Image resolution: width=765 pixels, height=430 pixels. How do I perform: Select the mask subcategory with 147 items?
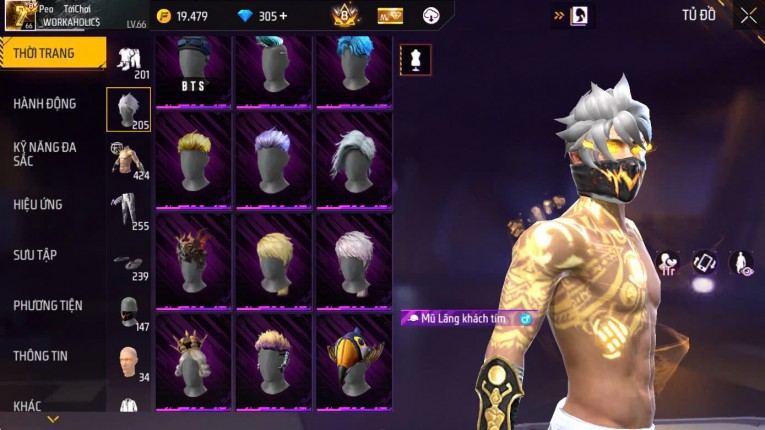click(128, 312)
